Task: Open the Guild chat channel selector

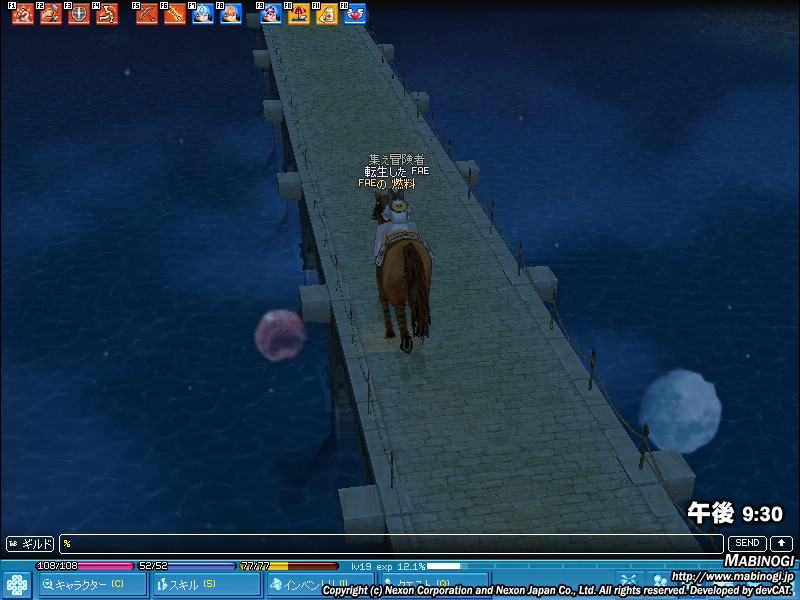Action: pyautogui.click(x=30, y=544)
